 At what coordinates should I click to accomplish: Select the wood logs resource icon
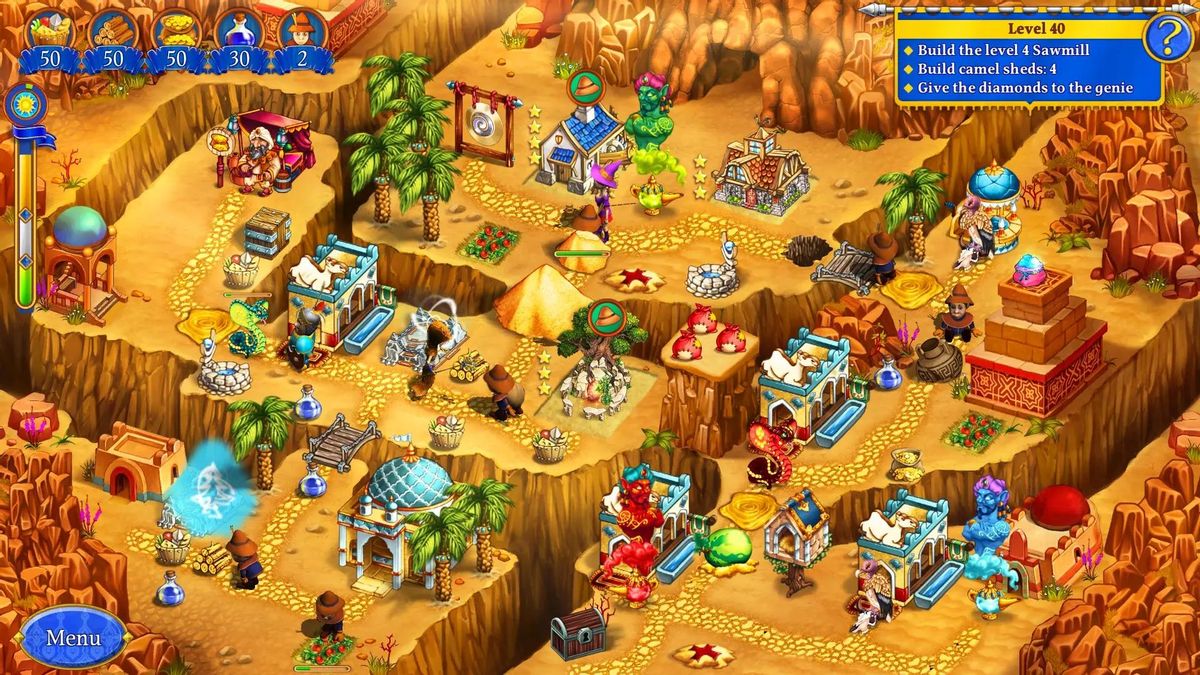(x=113, y=29)
